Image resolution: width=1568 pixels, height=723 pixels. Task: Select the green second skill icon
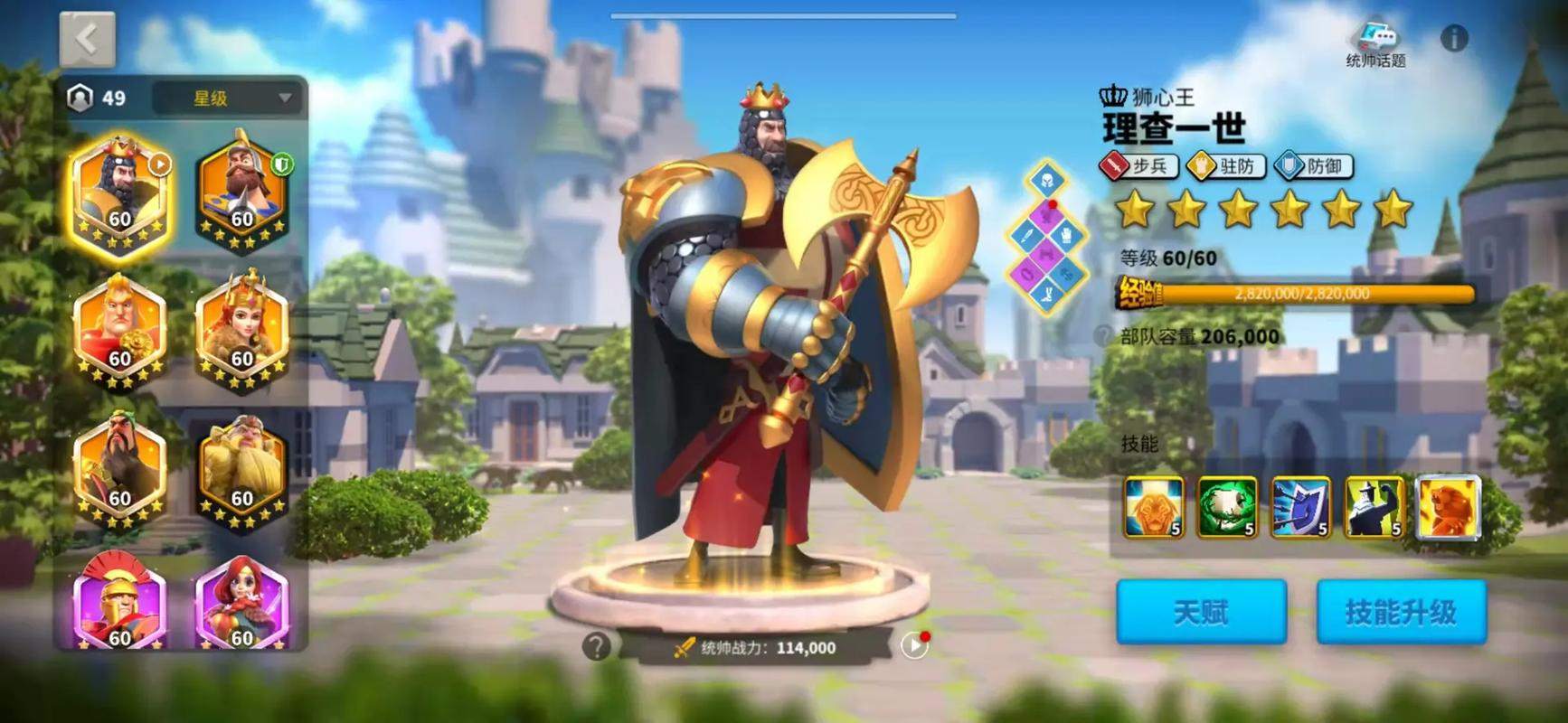pos(1230,506)
